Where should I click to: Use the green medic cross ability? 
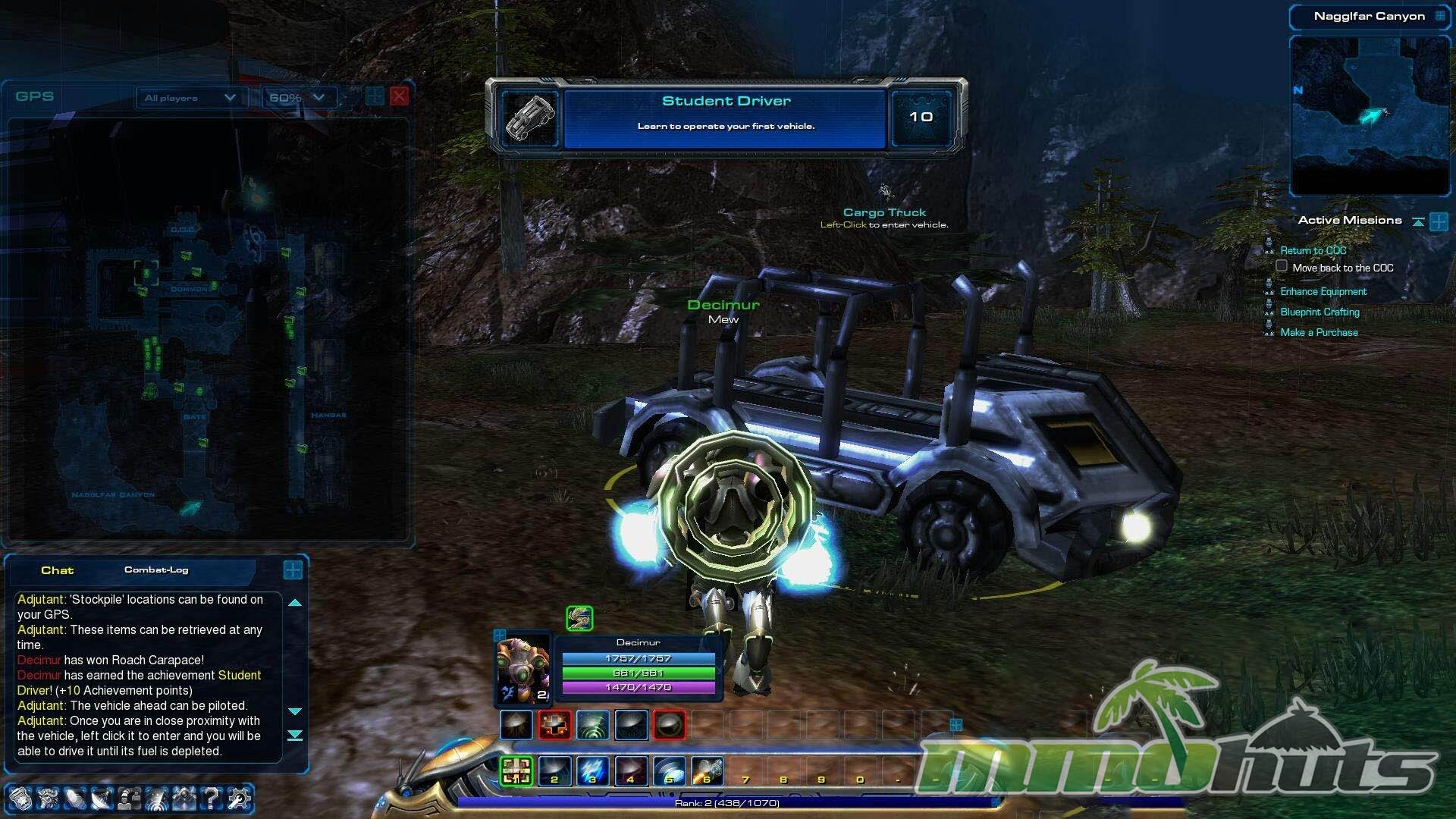point(516,771)
